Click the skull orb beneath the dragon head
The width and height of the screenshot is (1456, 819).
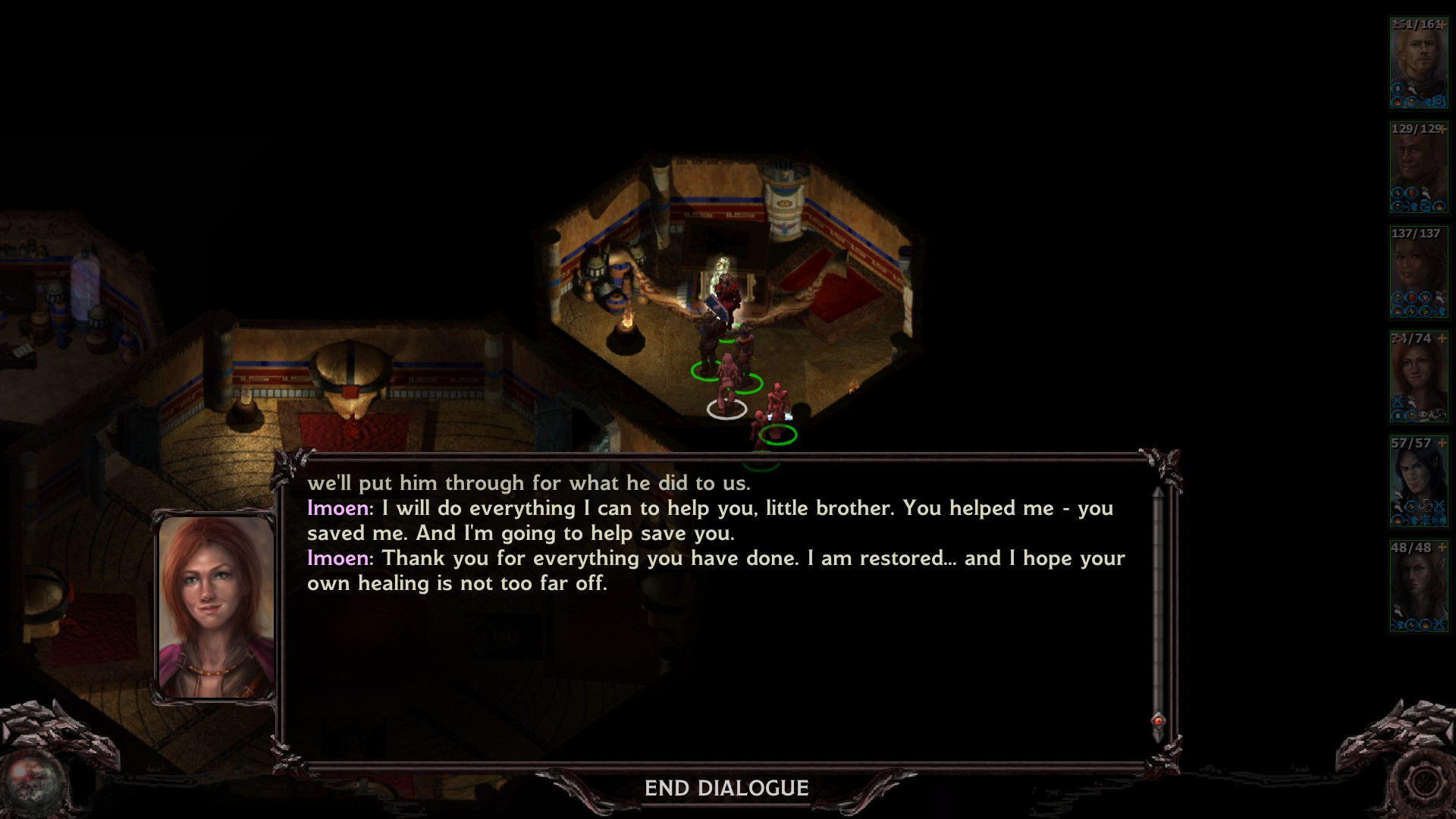pyautogui.click(x=32, y=783)
